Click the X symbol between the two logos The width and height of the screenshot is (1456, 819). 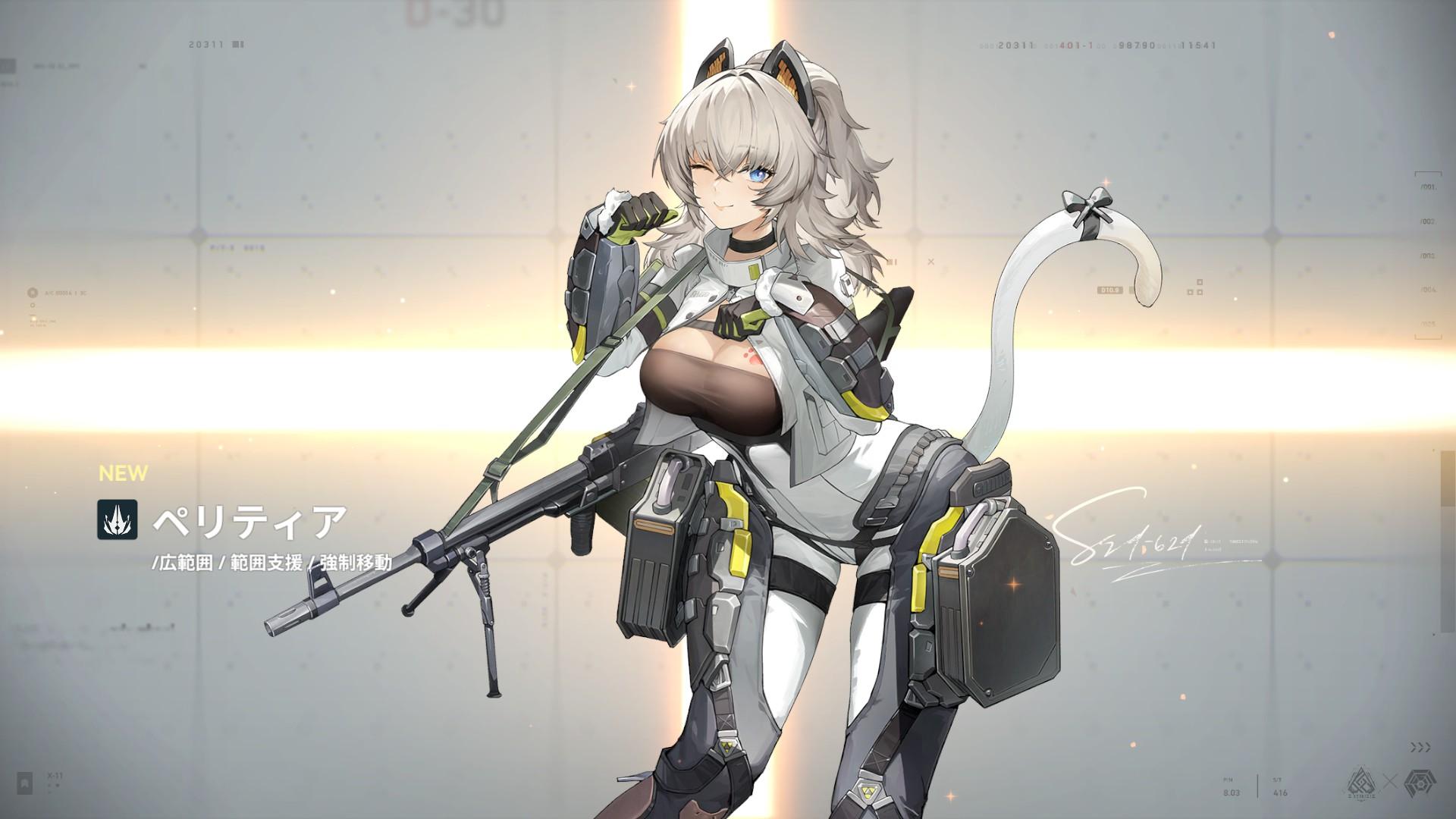(1390, 780)
